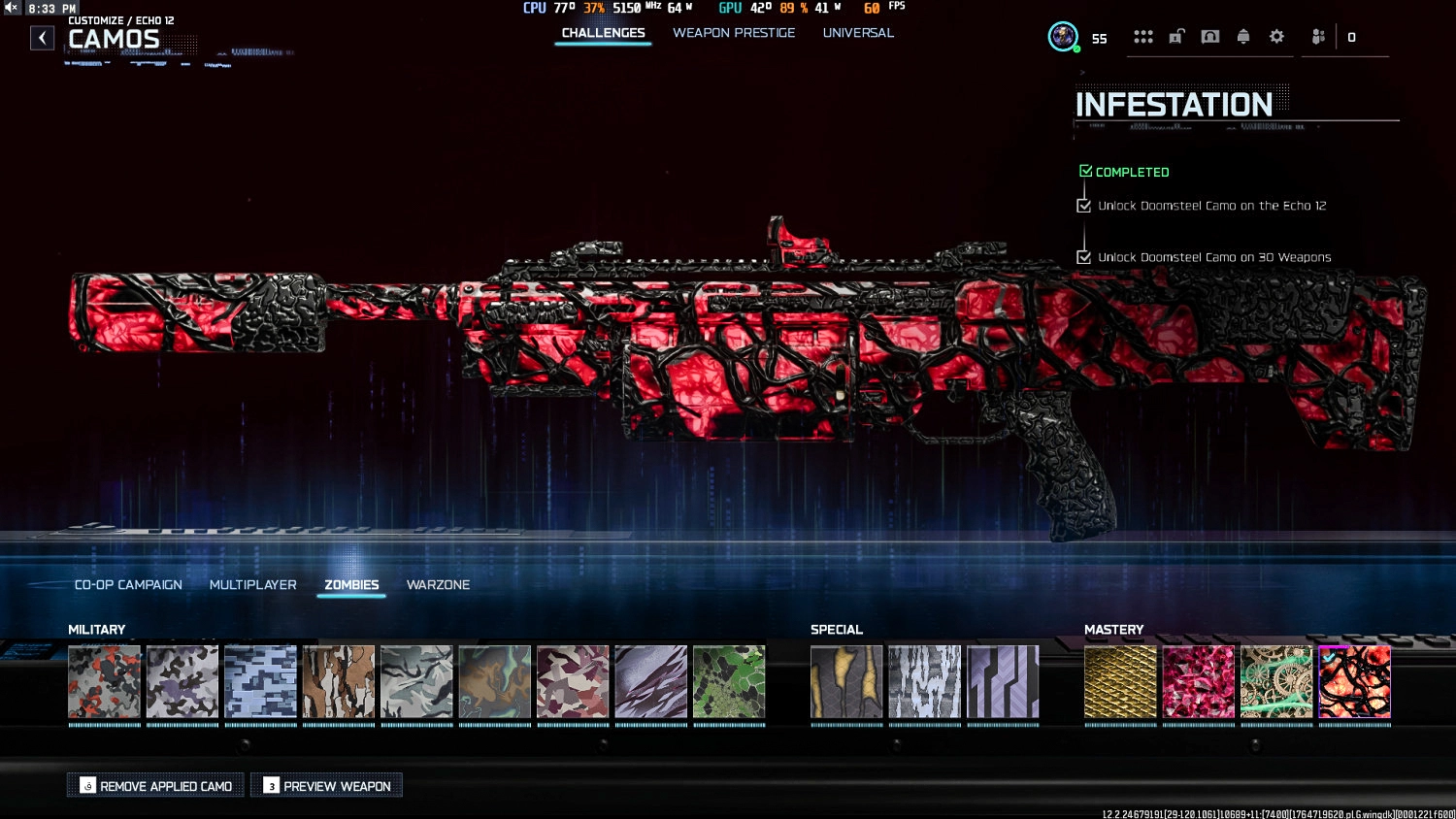The width and height of the screenshot is (1456, 819).
Task: Select the blue digital Military camo swatch
Action: coord(260,682)
